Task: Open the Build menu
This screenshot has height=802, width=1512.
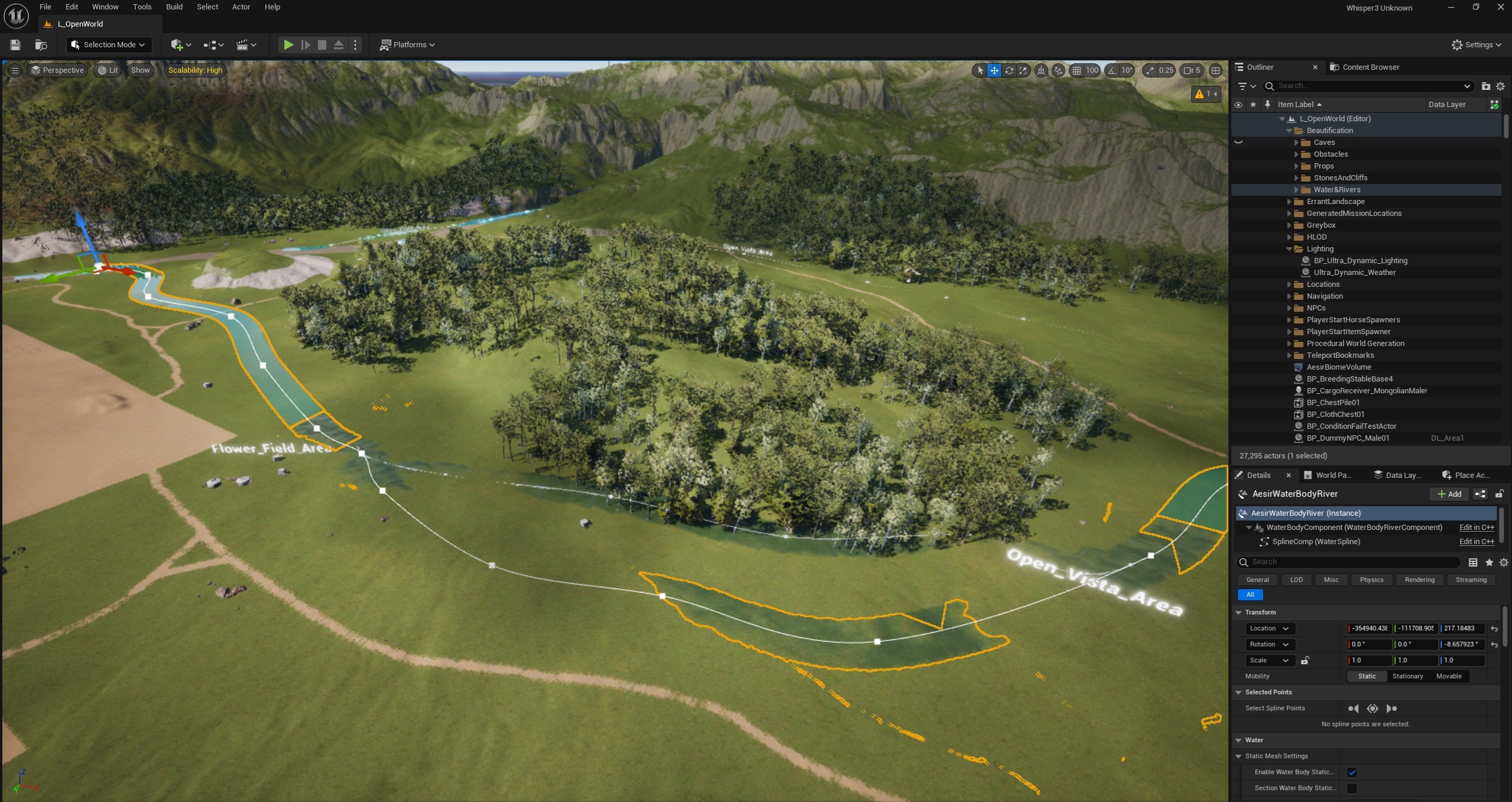Action: (174, 7)
